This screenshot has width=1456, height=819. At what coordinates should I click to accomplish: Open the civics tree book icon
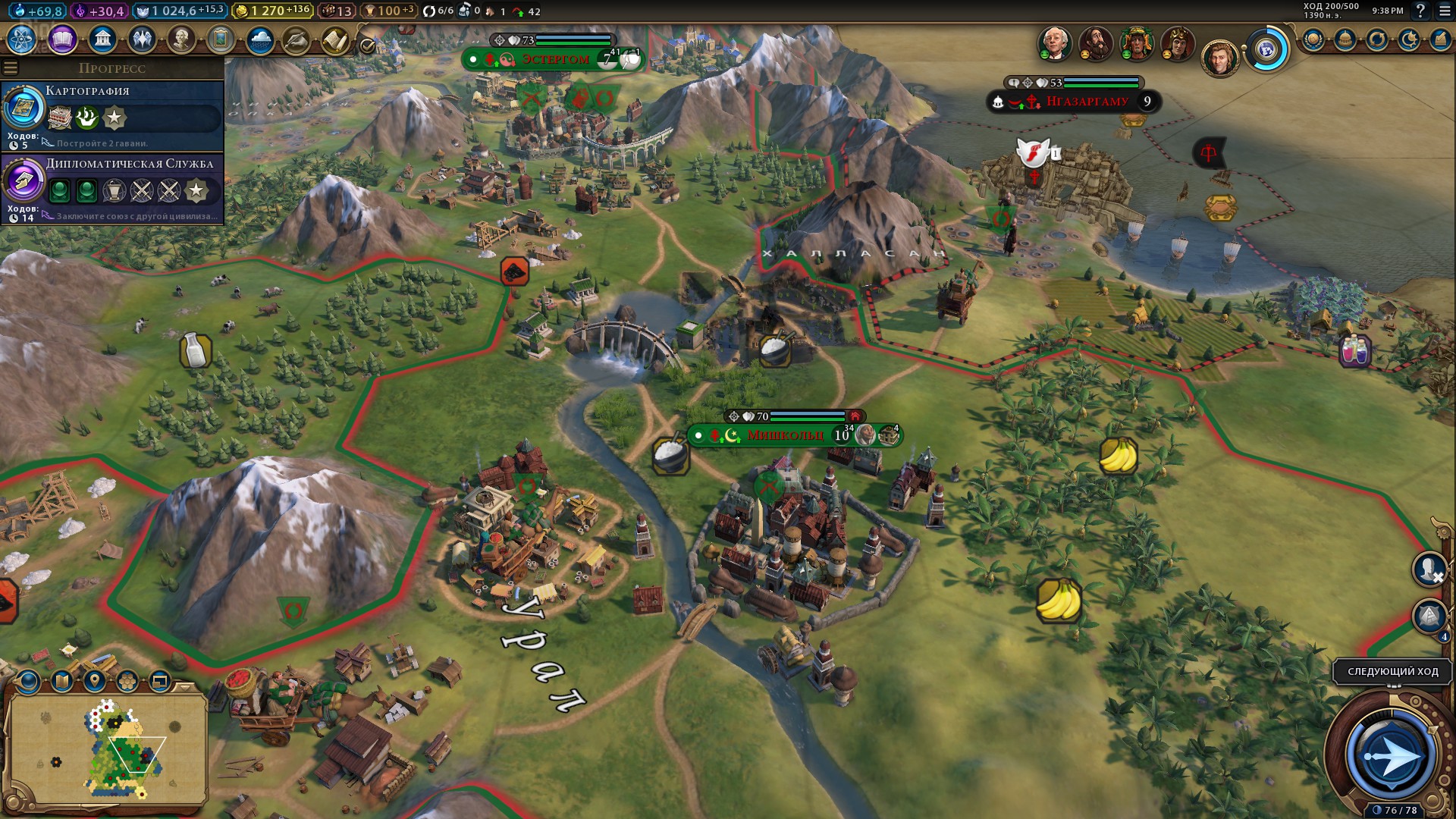click(x=62, y=39)
